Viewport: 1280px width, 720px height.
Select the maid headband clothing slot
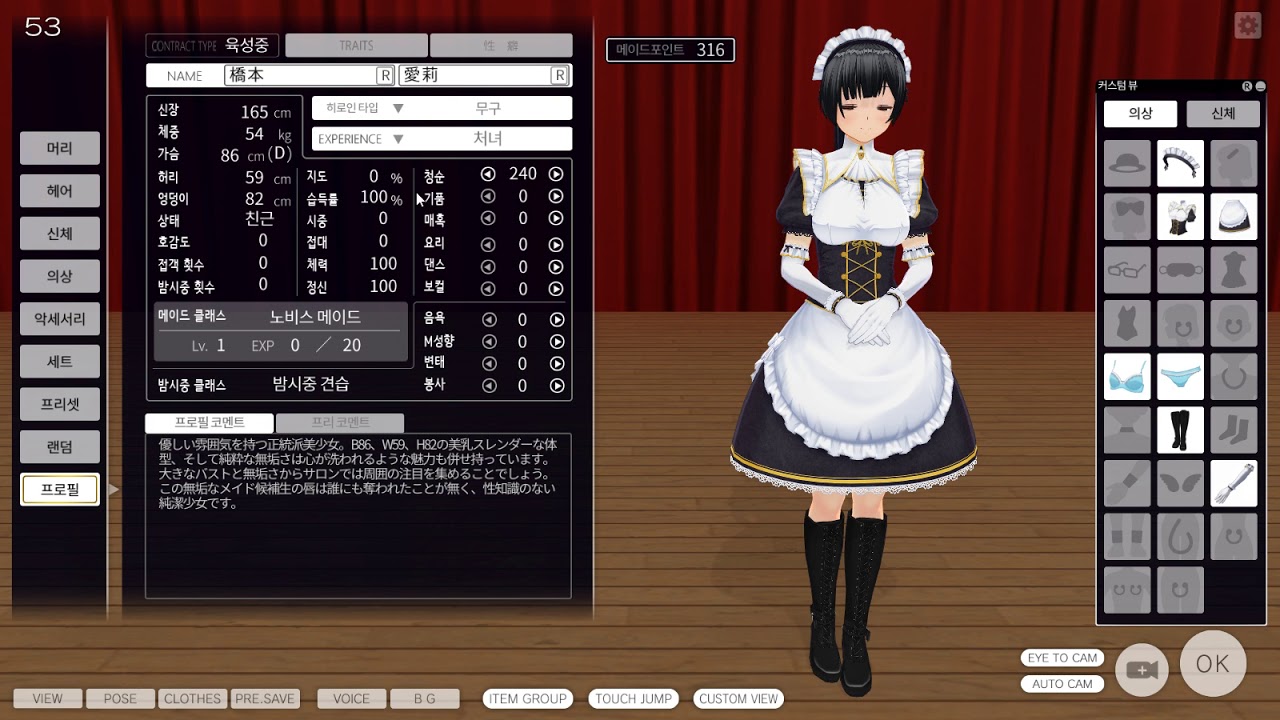coord(1180,164)
